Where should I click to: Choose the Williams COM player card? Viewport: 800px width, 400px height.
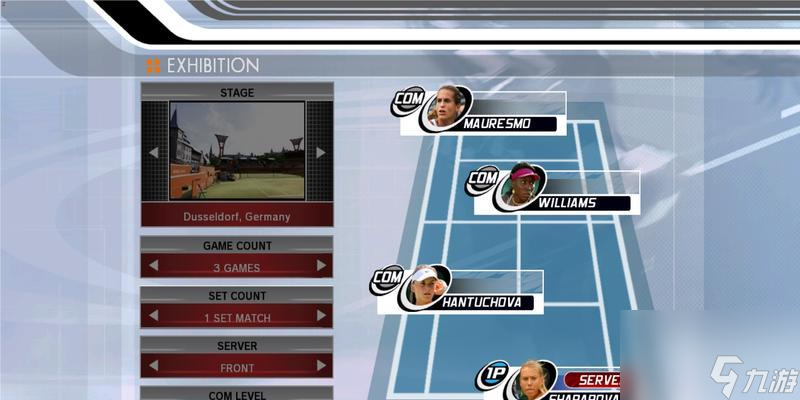(x=556, y=192)
